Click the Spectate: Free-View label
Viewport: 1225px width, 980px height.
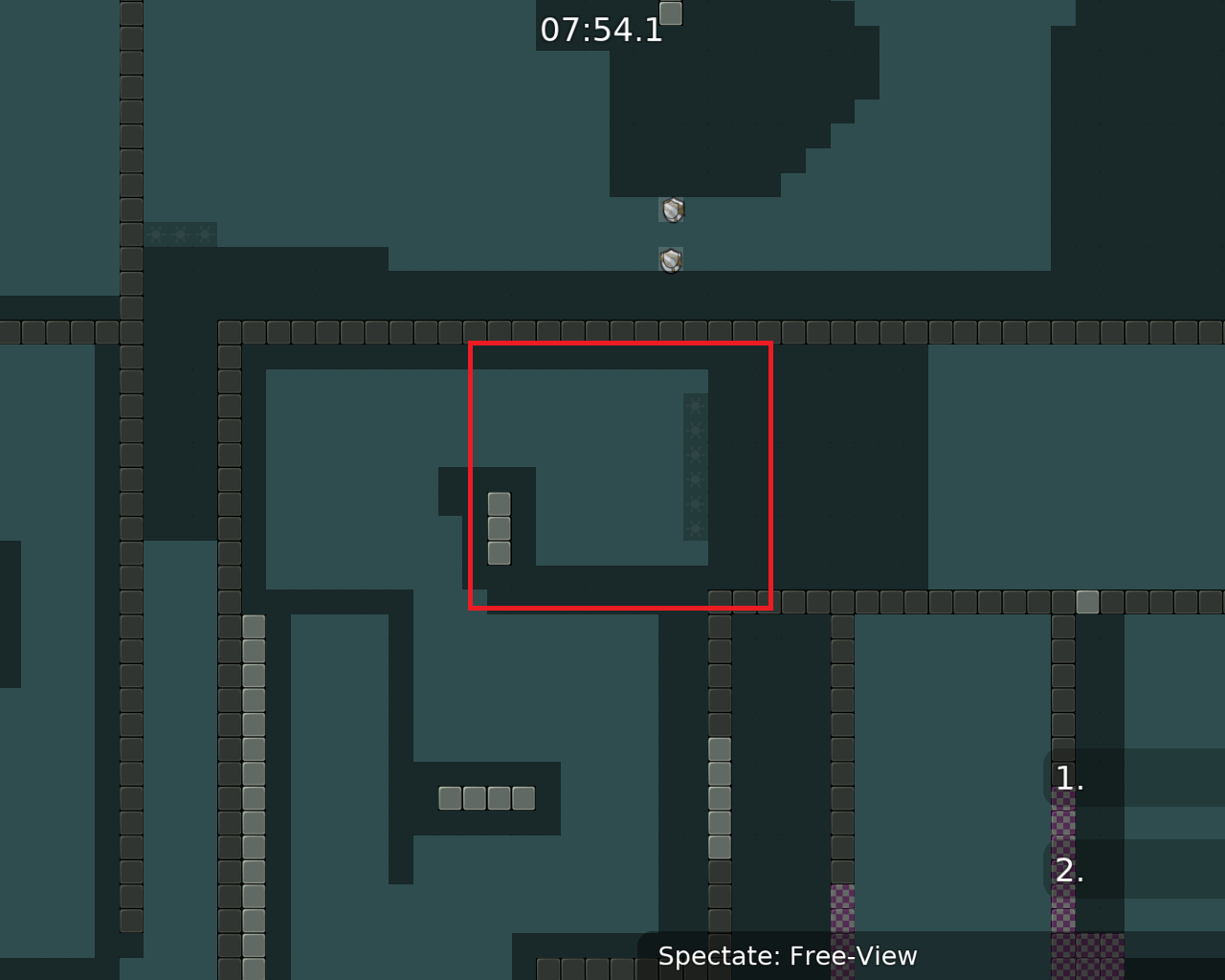788,955
